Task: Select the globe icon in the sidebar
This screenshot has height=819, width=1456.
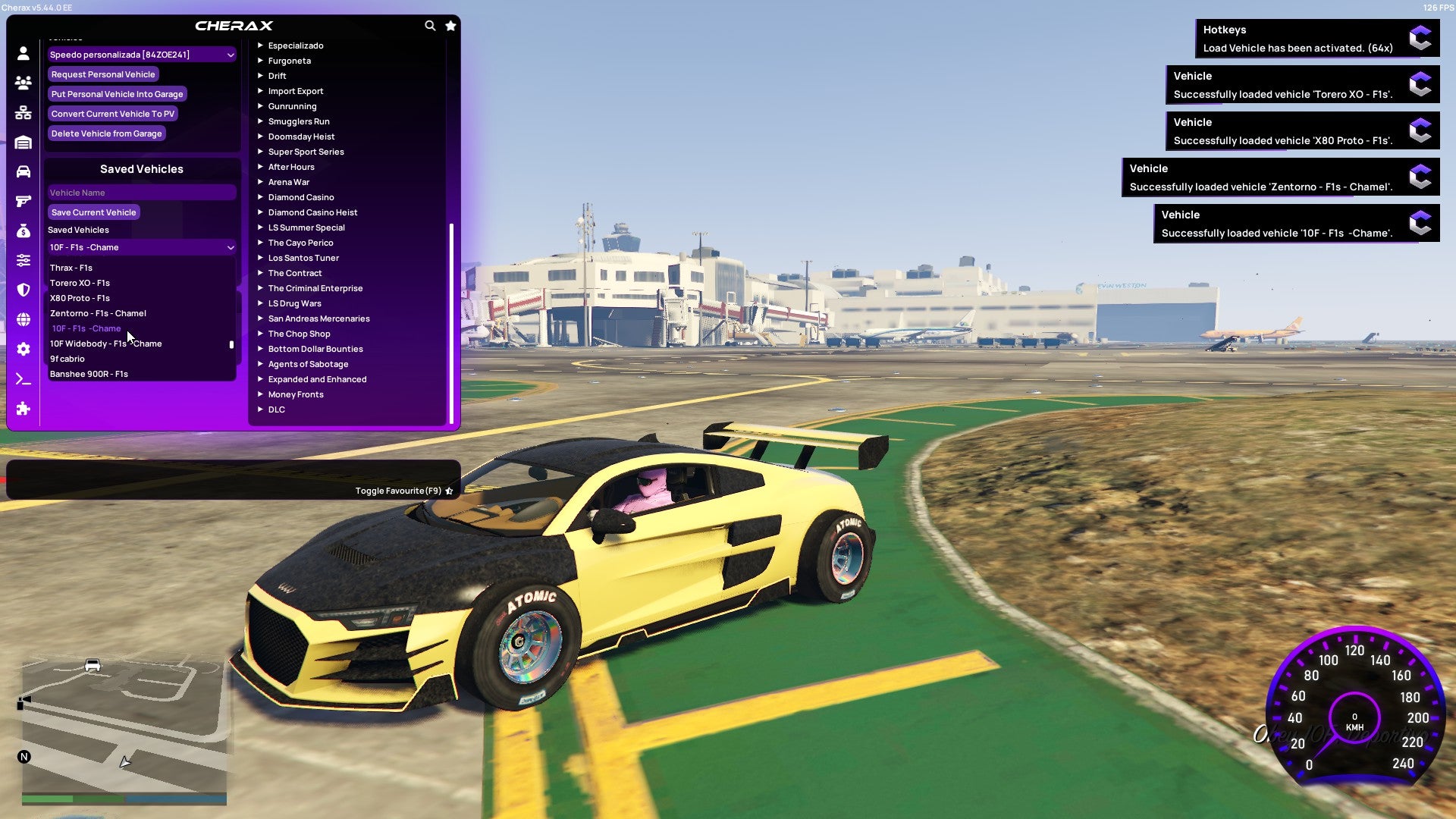Action: 23,318
